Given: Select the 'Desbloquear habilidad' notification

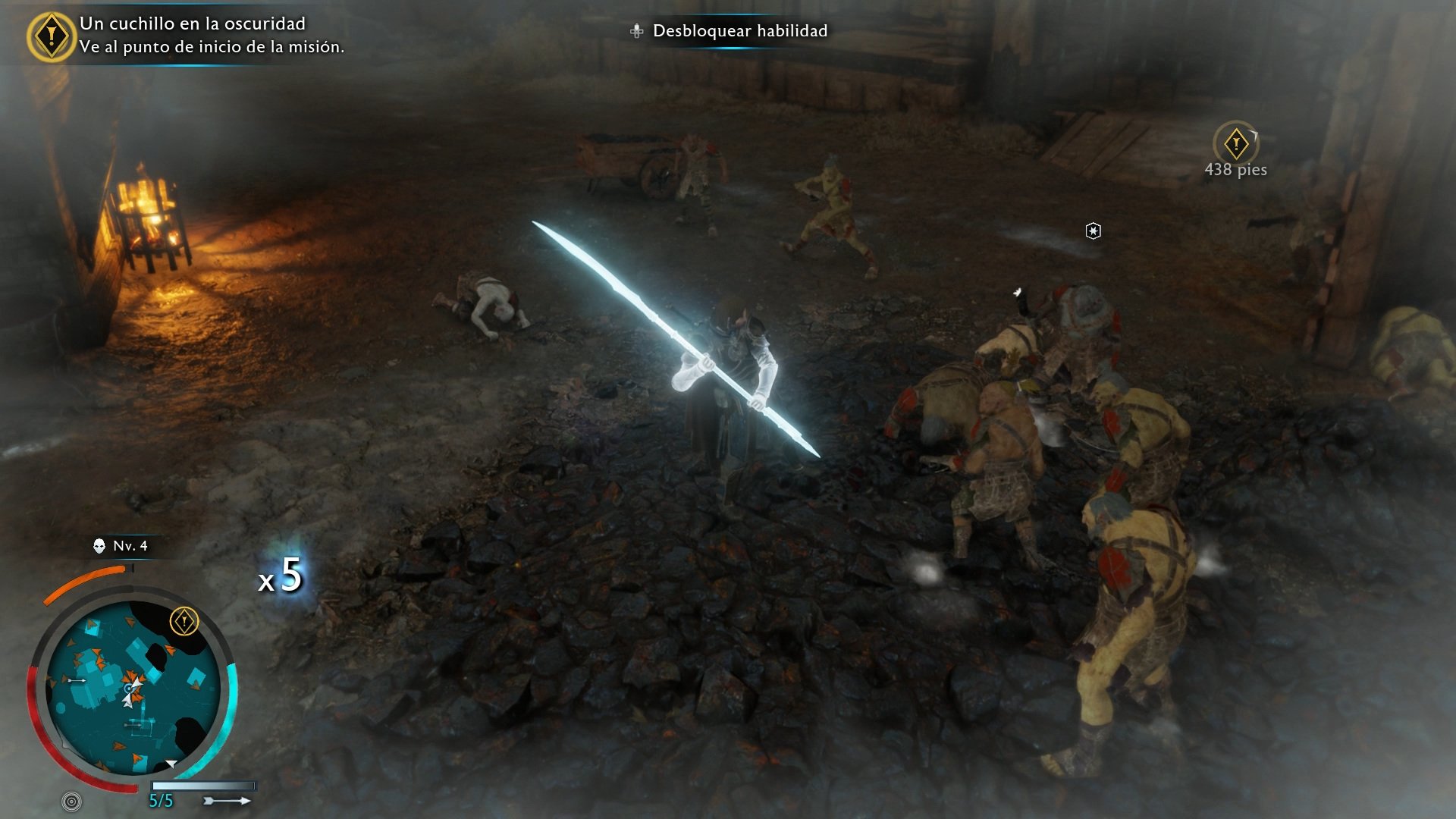Looking at the screenshot, I should click(x=730, y=31).
